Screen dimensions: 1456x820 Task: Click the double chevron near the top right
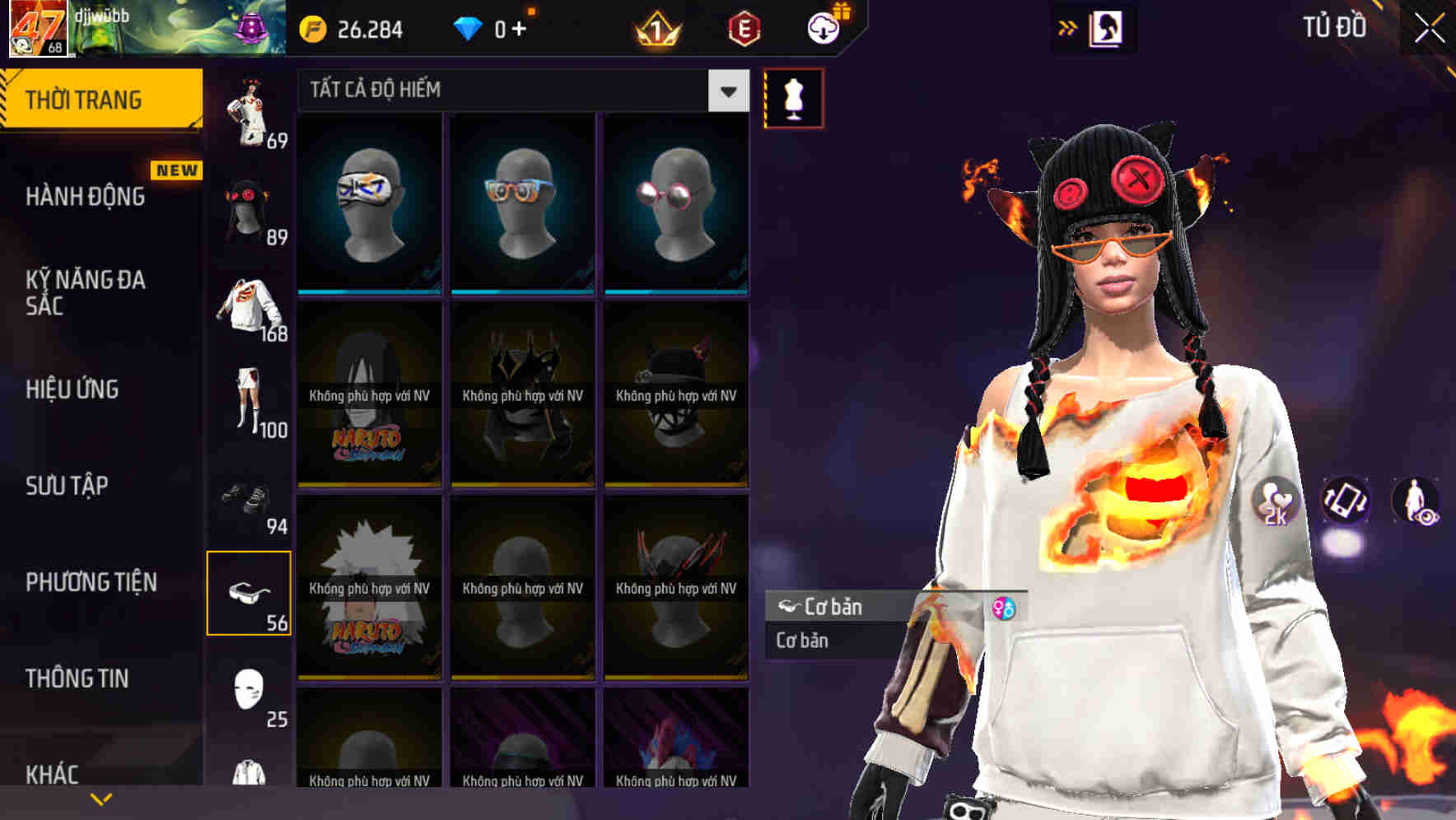click(1067, 27)
